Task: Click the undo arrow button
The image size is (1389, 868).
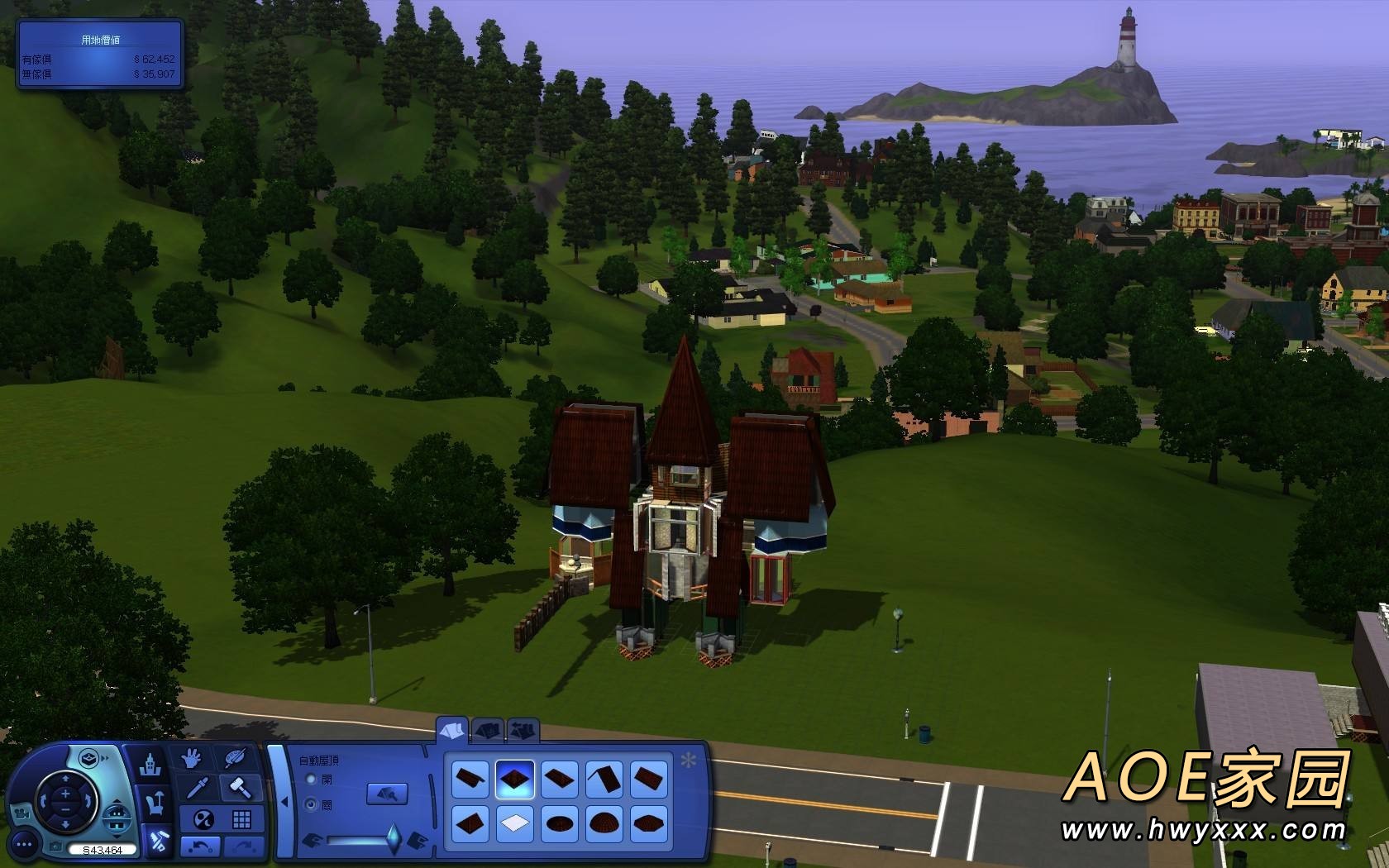Action: point(200,846)
